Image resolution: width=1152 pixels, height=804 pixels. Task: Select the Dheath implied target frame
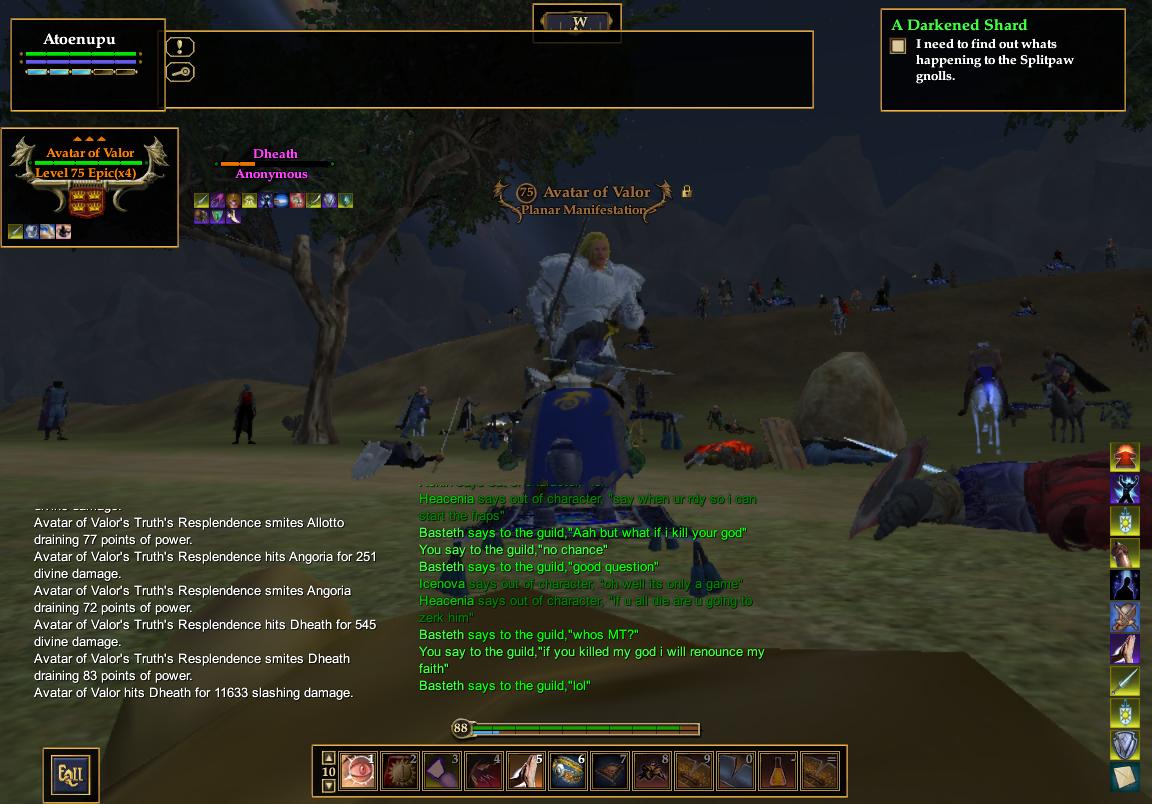(x=275, y=163)
